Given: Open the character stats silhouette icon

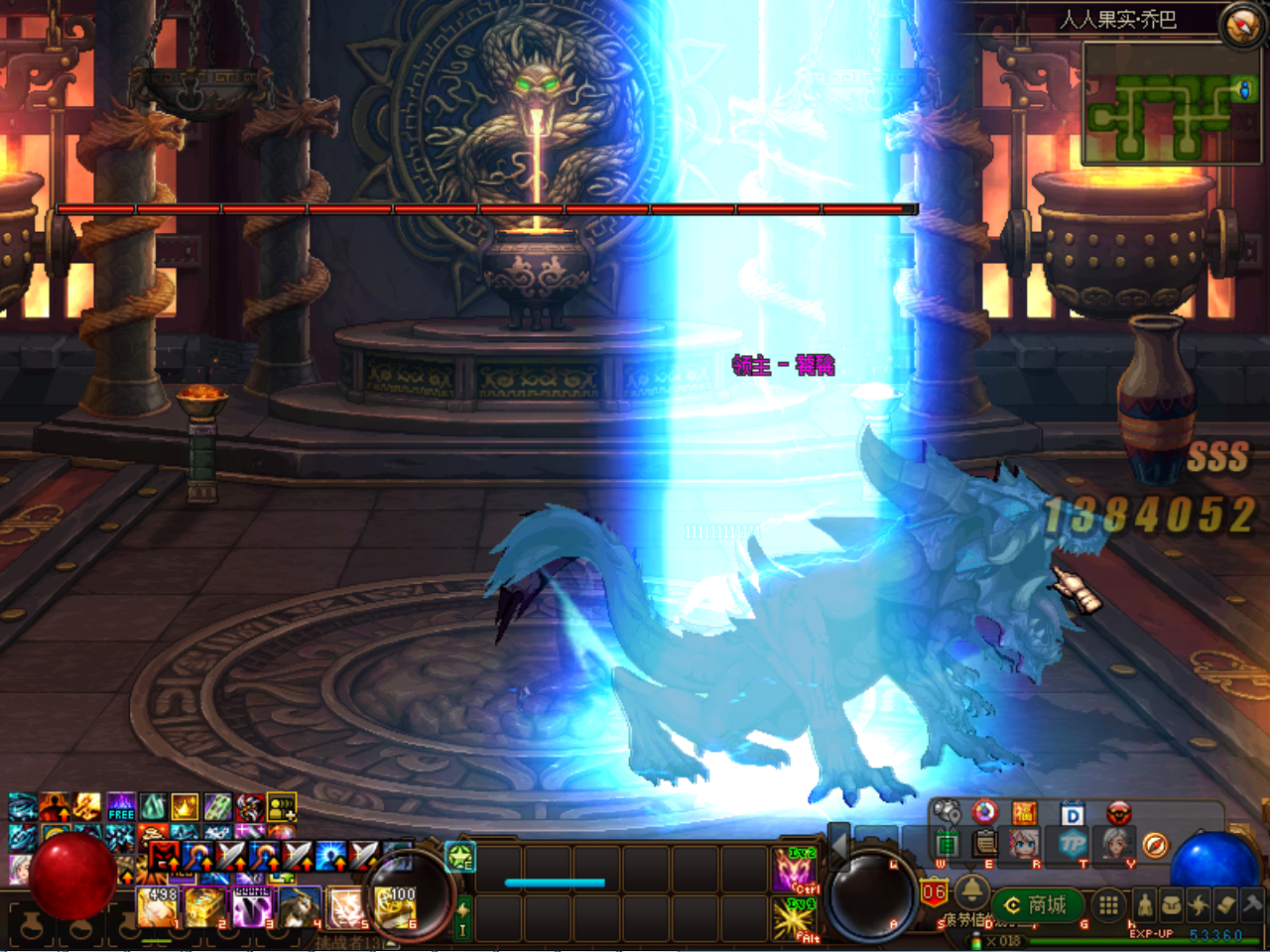Looking at the screenshot, I should point(1144,905).
